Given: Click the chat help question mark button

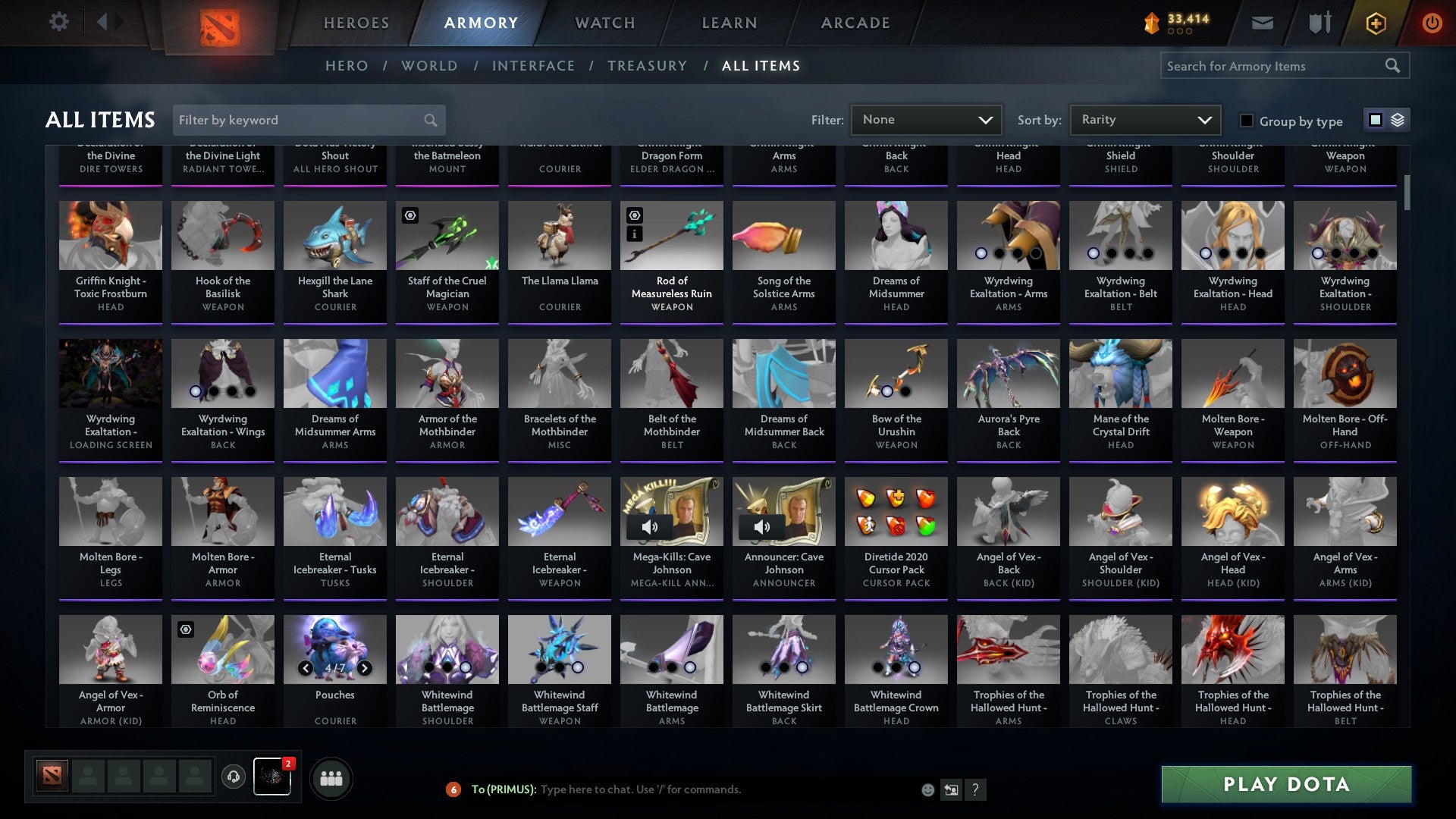Looking at the screenshot, I should 975,789.
